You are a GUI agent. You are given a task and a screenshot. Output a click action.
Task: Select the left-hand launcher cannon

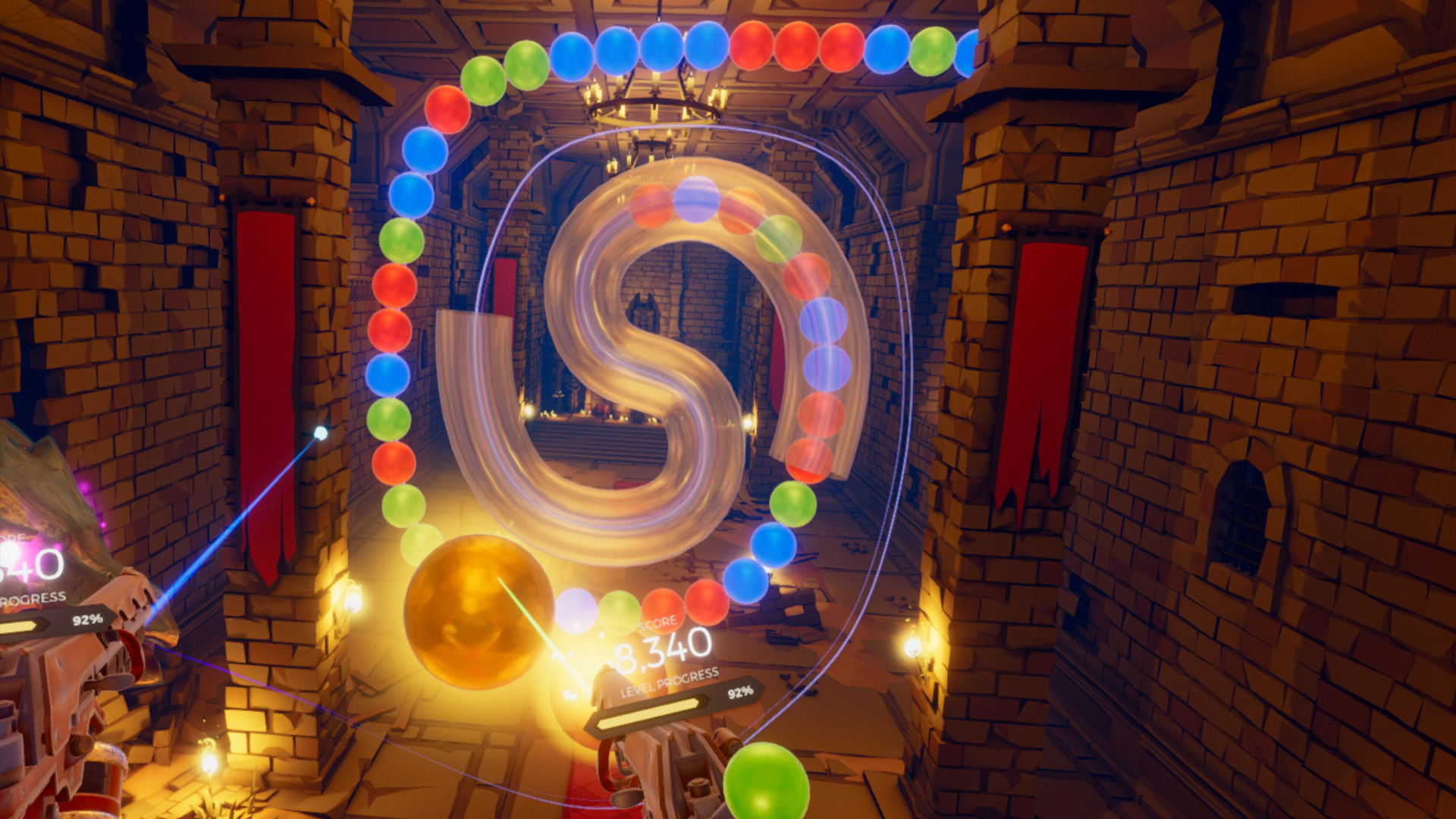click(76, 682)
